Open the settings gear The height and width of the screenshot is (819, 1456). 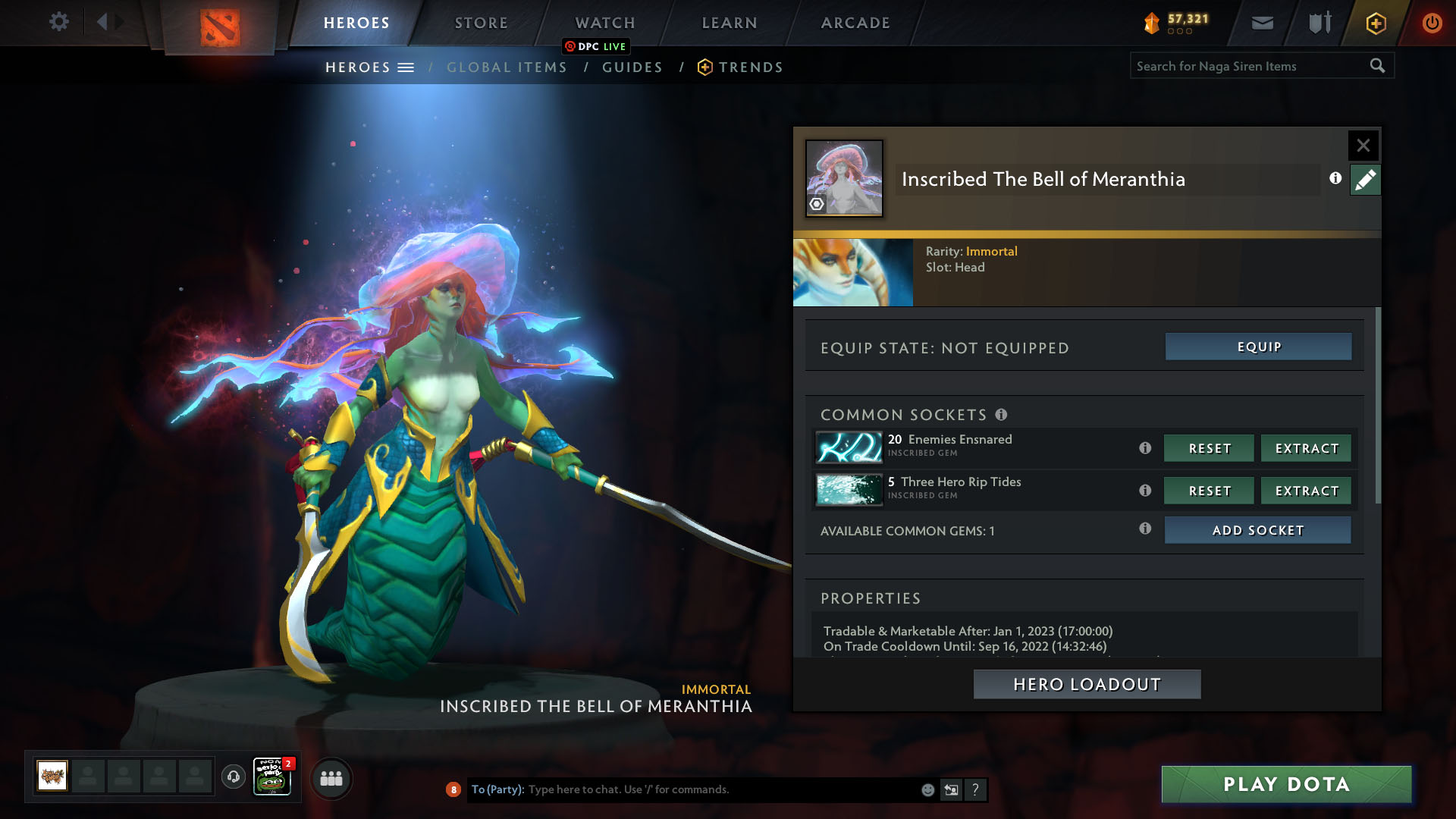(x=58, y=21)
